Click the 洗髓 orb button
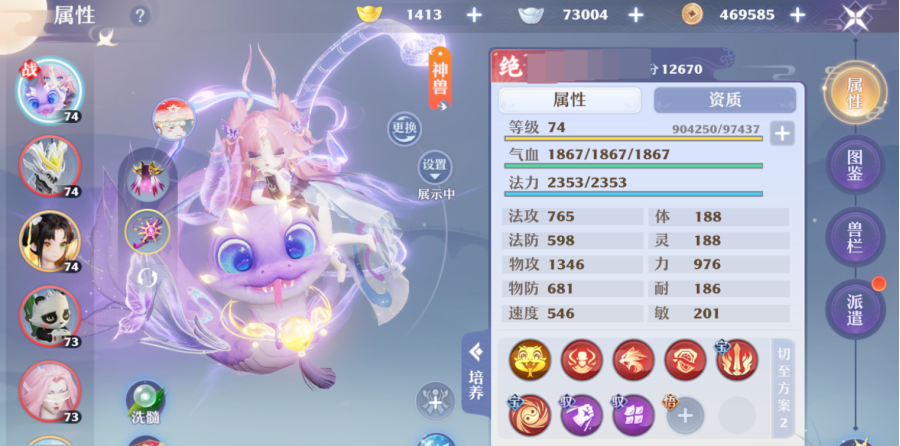The height and width of the screenshot is (446, 900). [x=144, y=400]
